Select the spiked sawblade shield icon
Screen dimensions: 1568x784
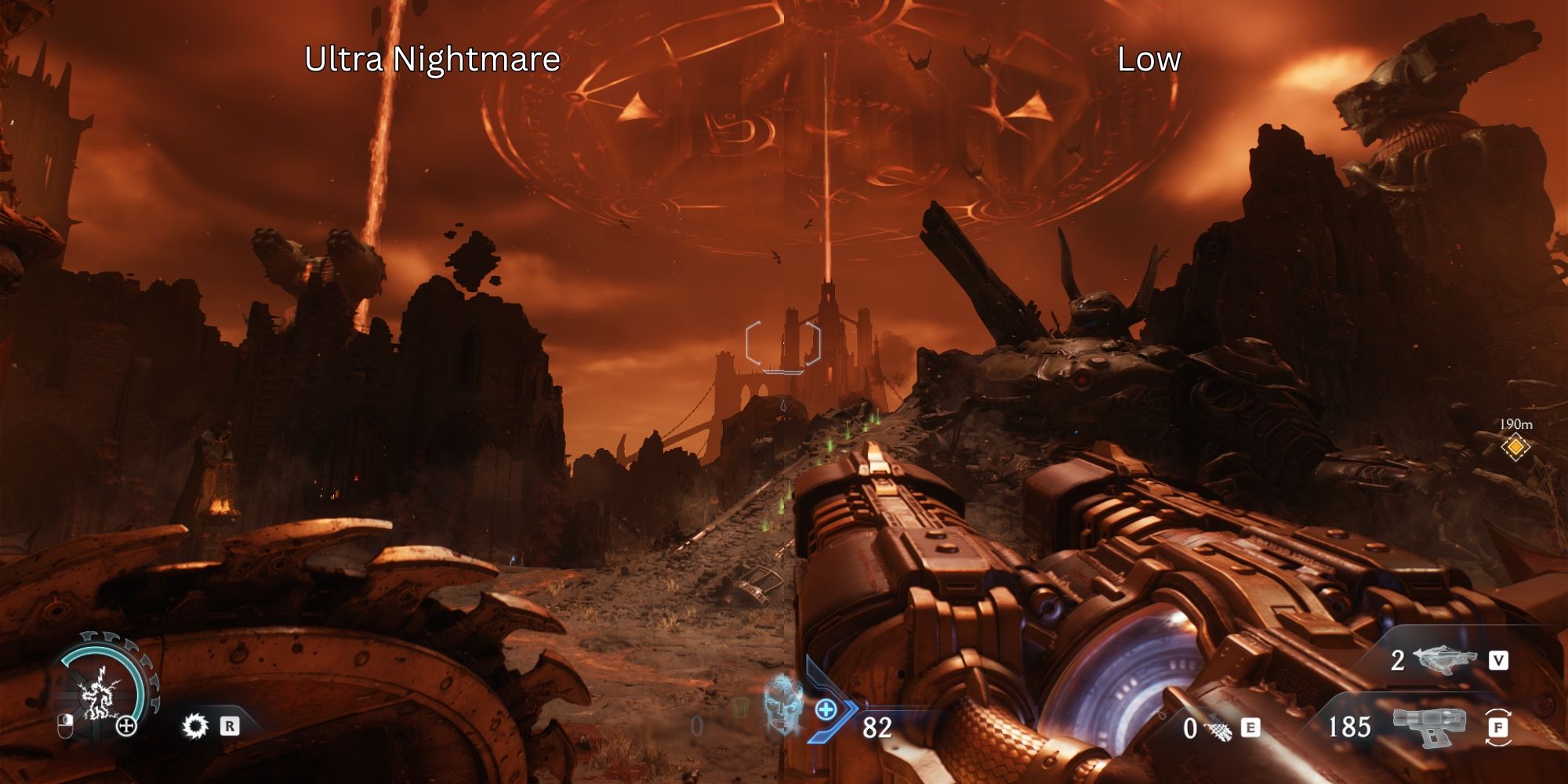click(194, 726)
